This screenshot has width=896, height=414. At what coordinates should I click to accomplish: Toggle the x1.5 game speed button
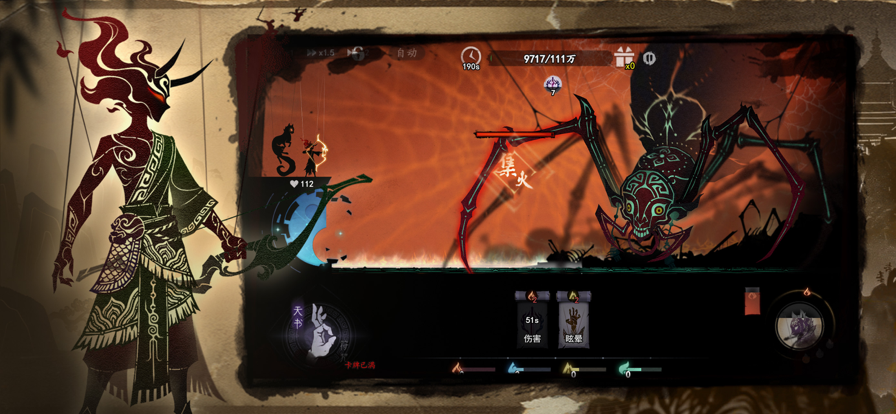coord(328,53)
